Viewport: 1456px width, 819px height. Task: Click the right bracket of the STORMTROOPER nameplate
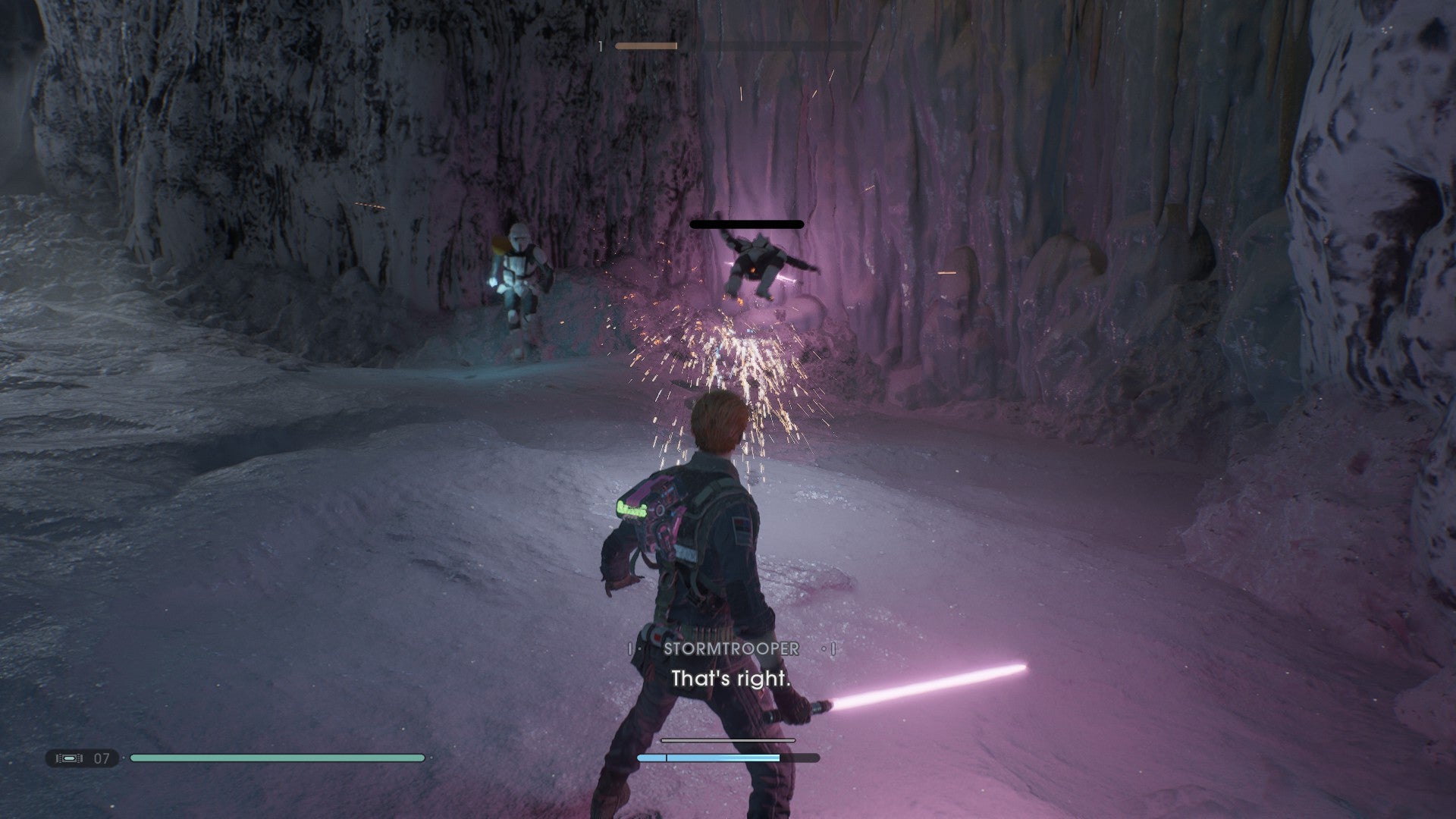pos(833,648)
